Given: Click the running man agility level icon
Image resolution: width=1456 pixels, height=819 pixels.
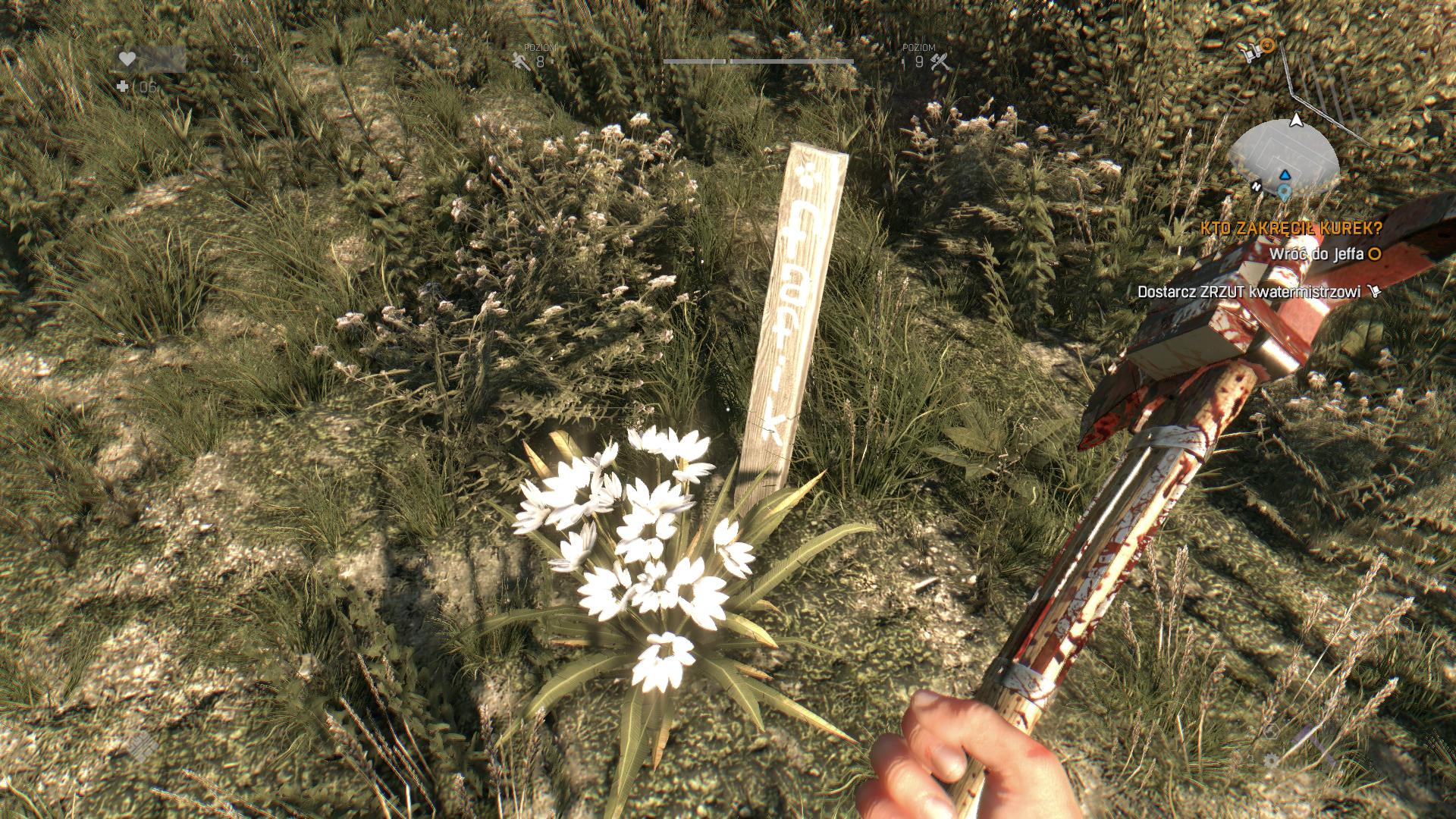Looking at the screenshot, I should pos(521,62).
